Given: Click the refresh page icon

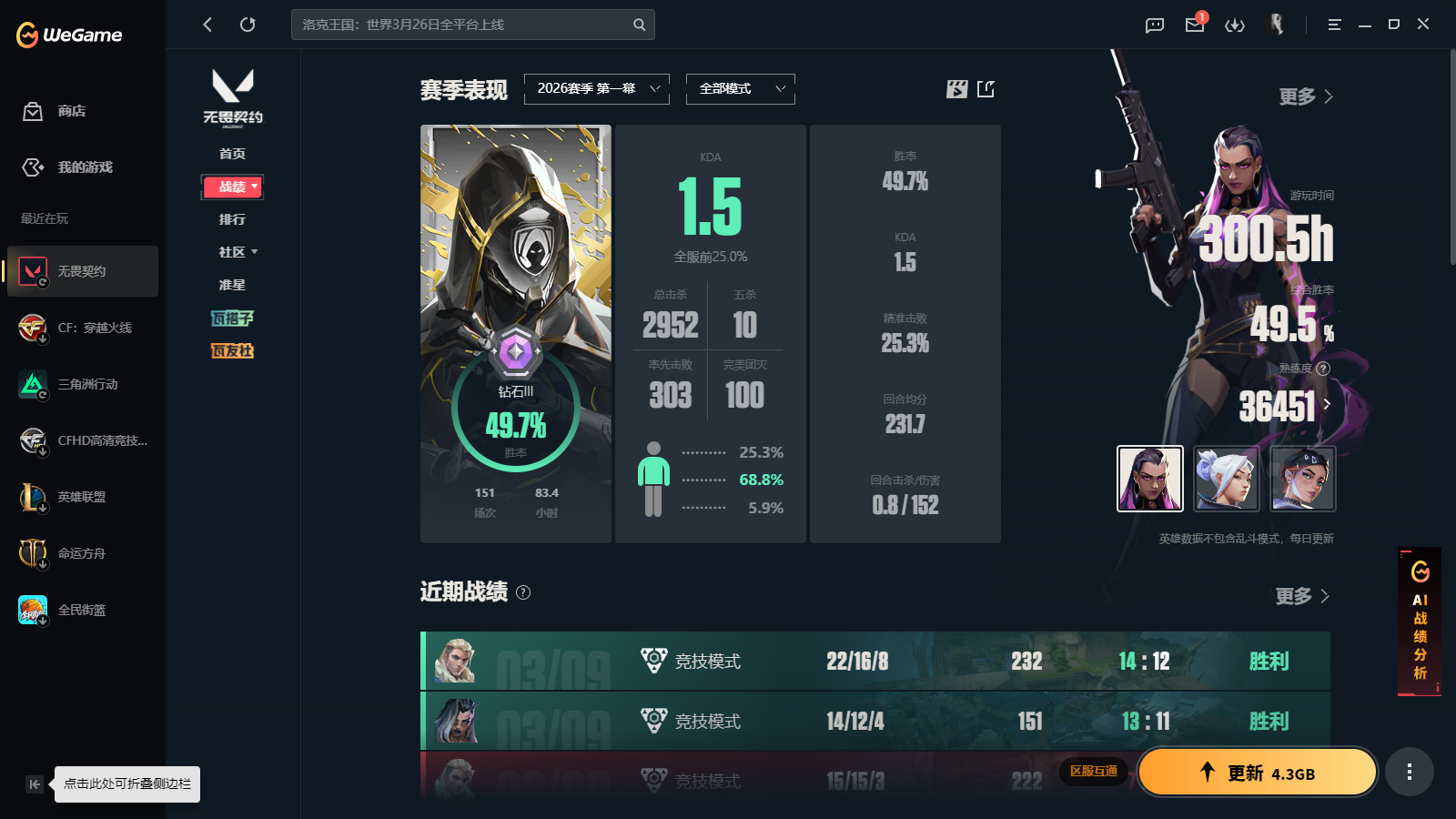Looking at the screenshot, I should tap(248, 25).
